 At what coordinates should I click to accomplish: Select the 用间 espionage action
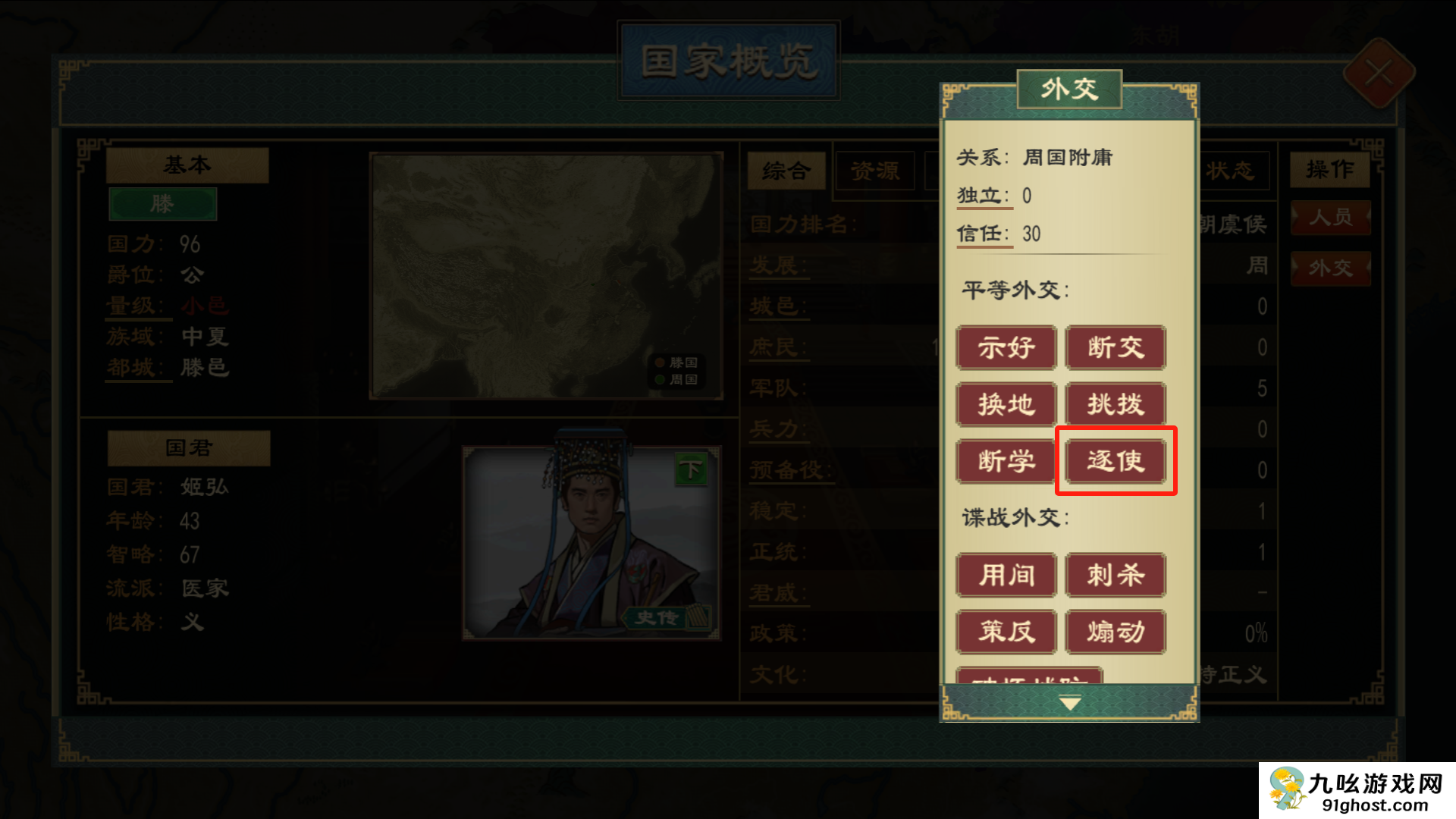coord(1006,576)
